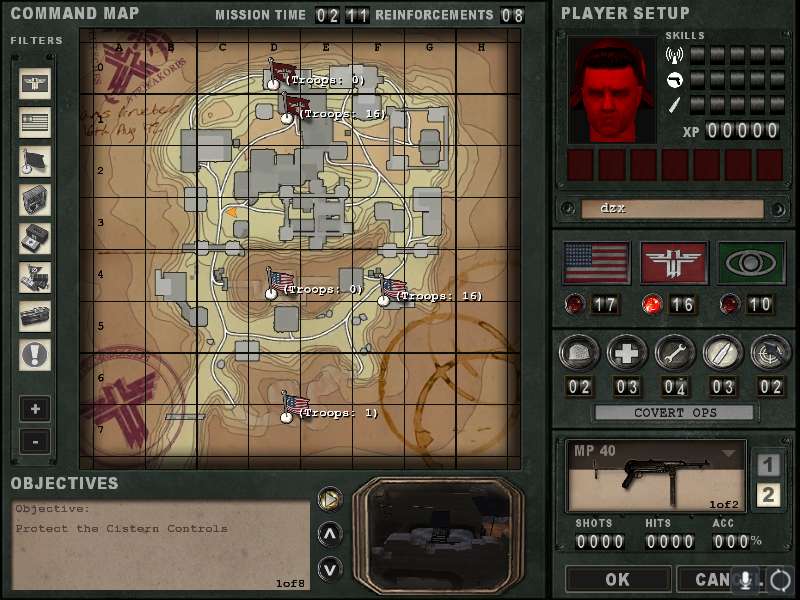Switch to weapon slot 1

click(x=768, y=465)
